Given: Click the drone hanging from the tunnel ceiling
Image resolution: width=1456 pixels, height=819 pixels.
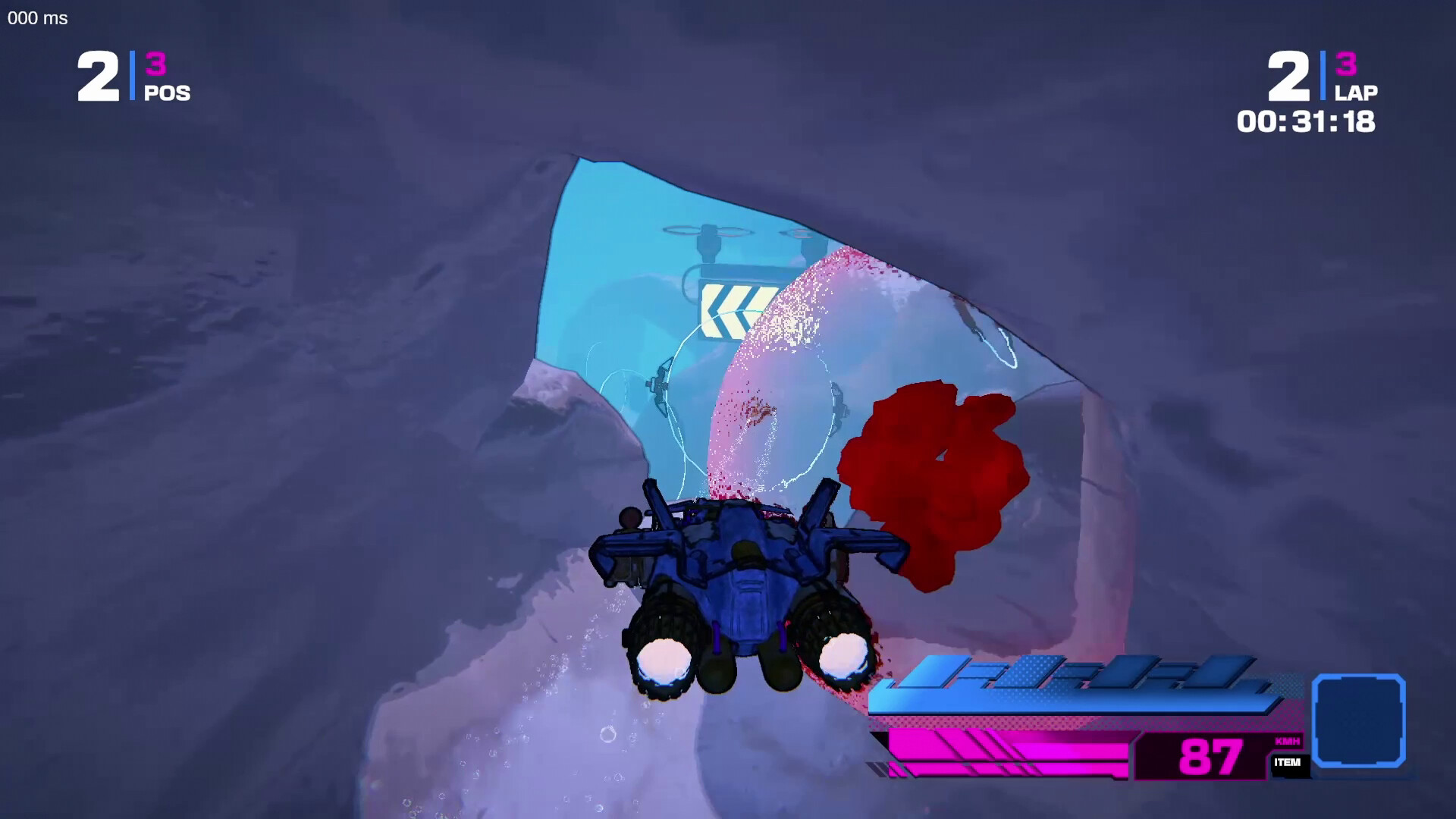Looking at the screenshot, I should (708, 237).
